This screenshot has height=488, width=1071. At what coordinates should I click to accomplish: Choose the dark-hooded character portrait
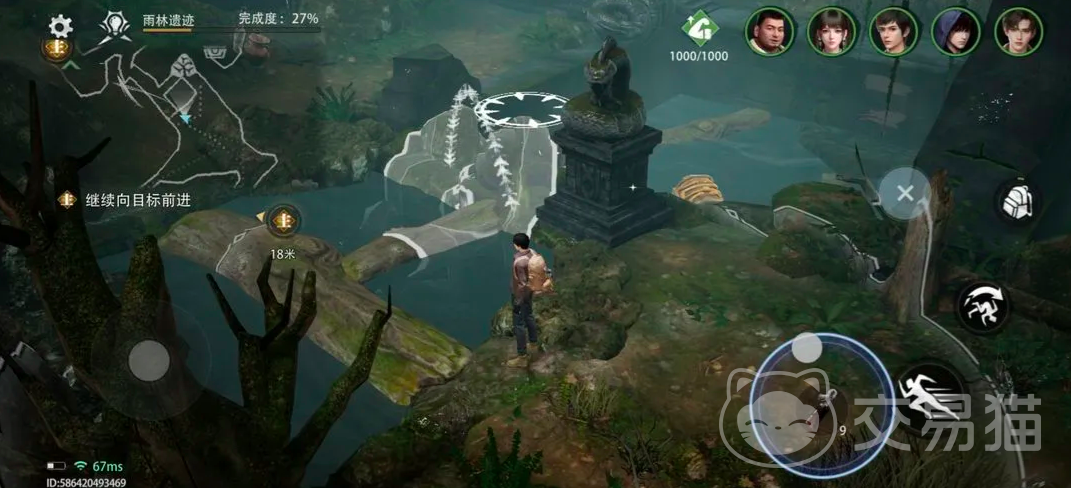[955, 31]
